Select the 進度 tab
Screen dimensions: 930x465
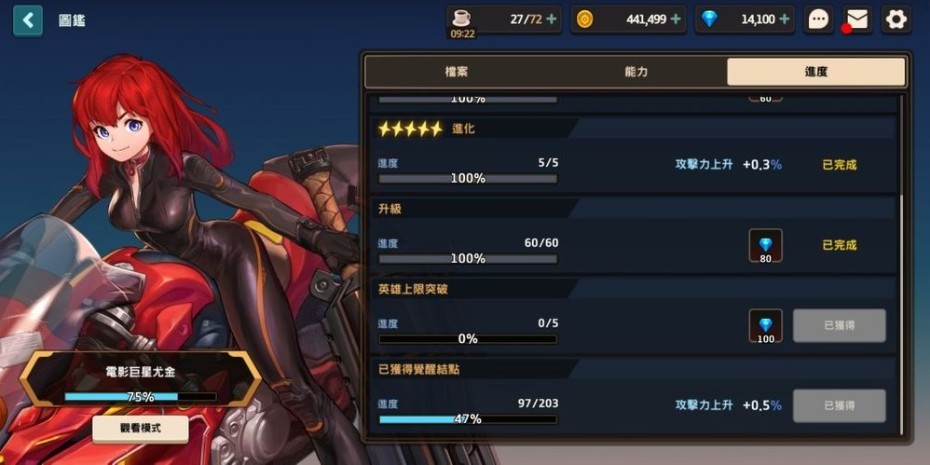click(815, 72)
